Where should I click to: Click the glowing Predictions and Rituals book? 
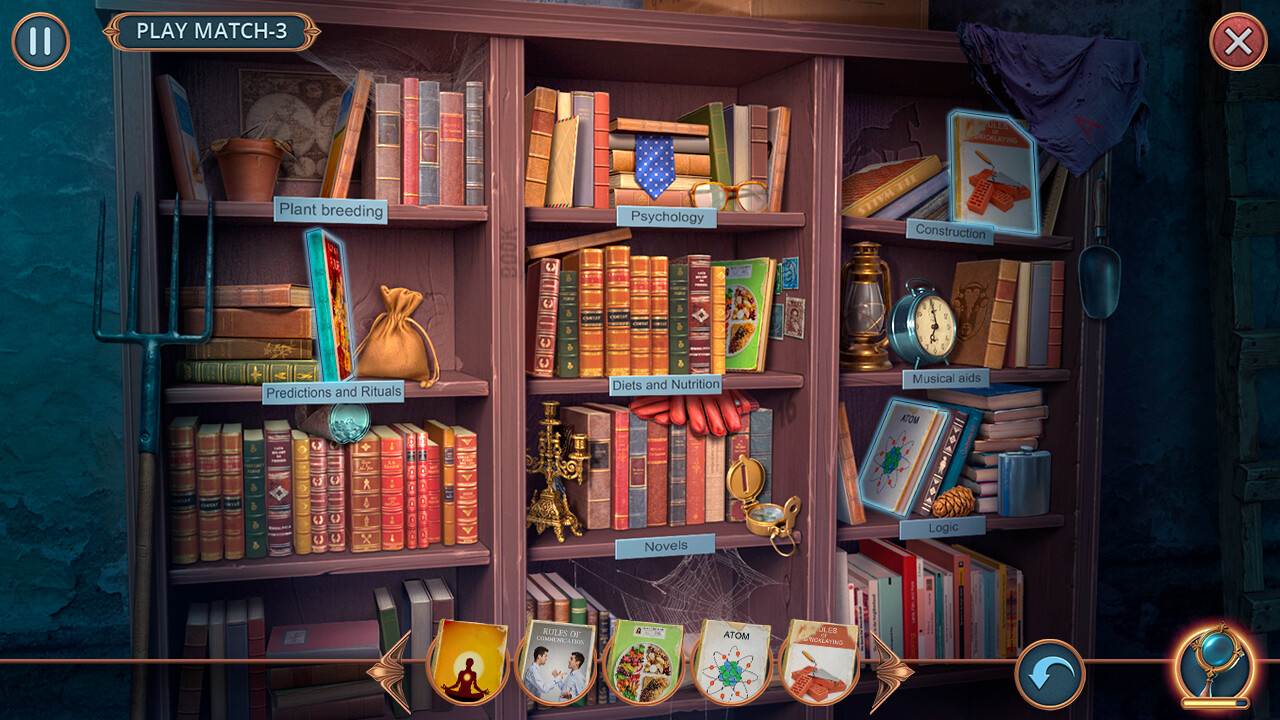(x=330, y=300)
